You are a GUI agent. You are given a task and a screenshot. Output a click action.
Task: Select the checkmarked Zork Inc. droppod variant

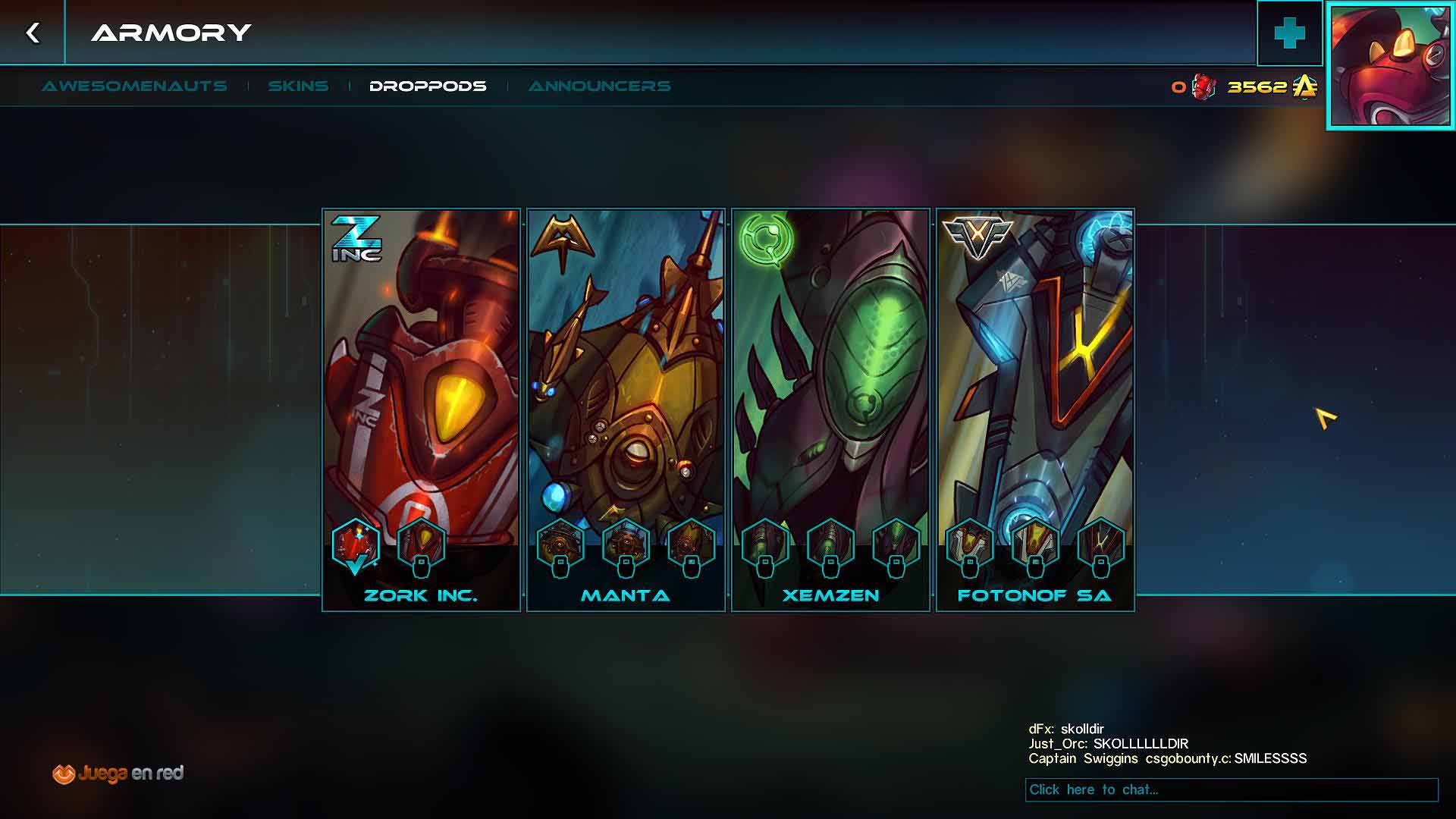click(x=356, y=546)
